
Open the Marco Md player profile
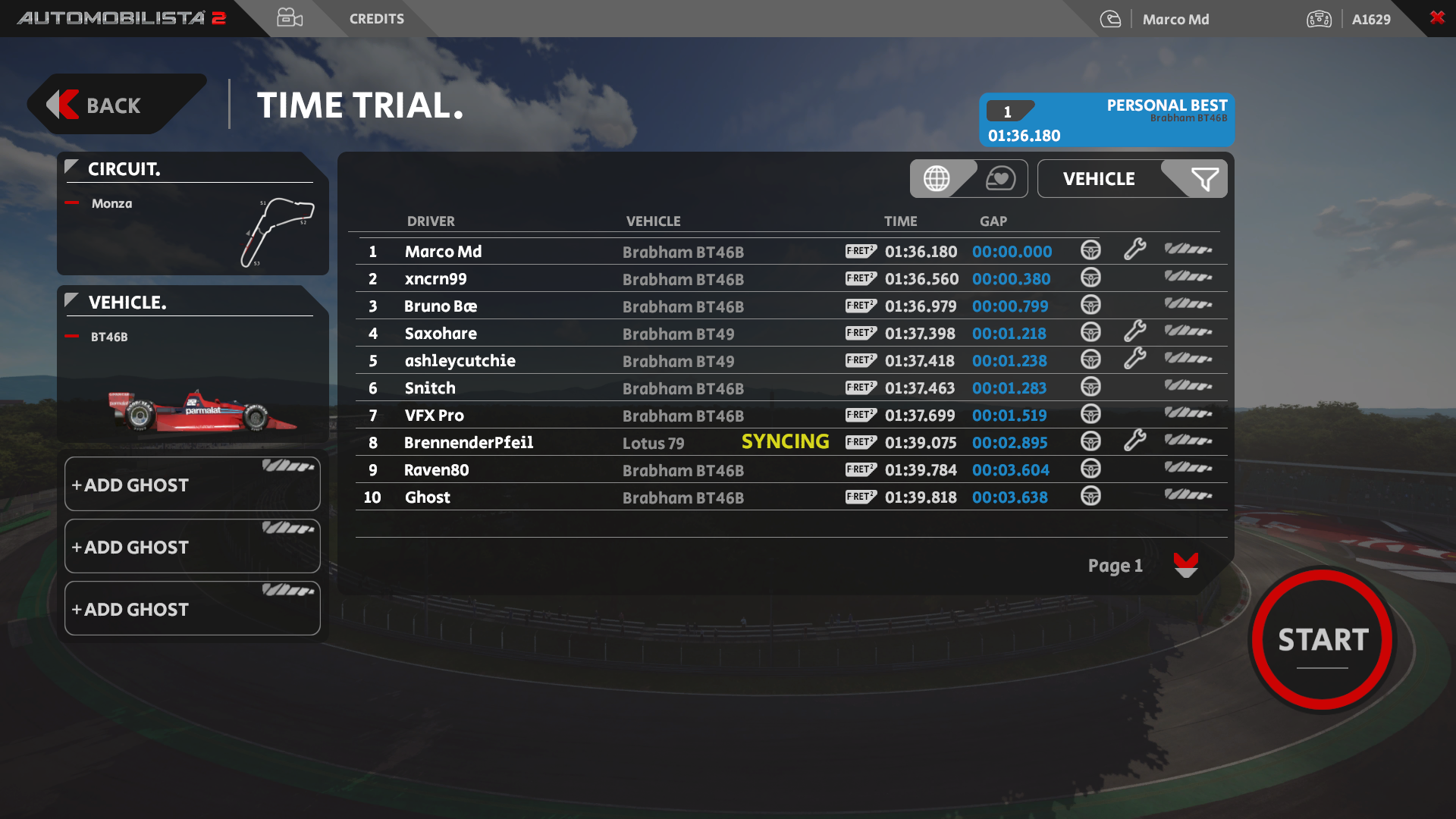[x=1175, y=19]
